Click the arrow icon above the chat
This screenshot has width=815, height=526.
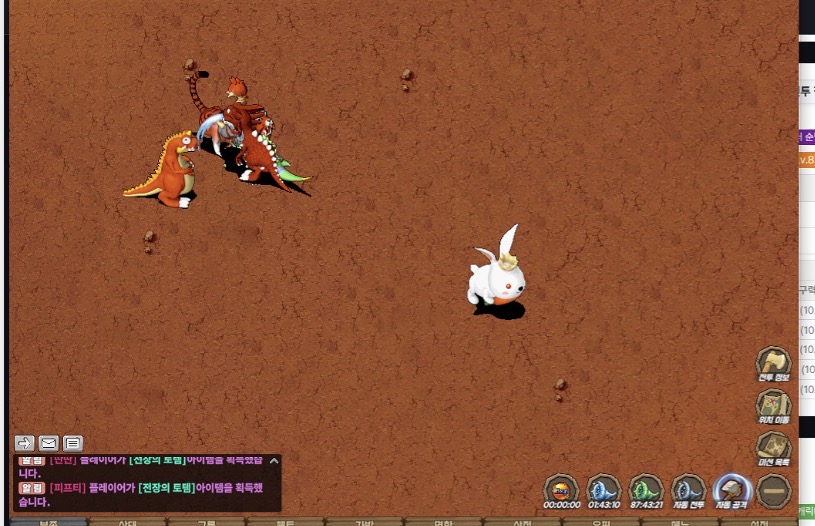coord(25,443)
